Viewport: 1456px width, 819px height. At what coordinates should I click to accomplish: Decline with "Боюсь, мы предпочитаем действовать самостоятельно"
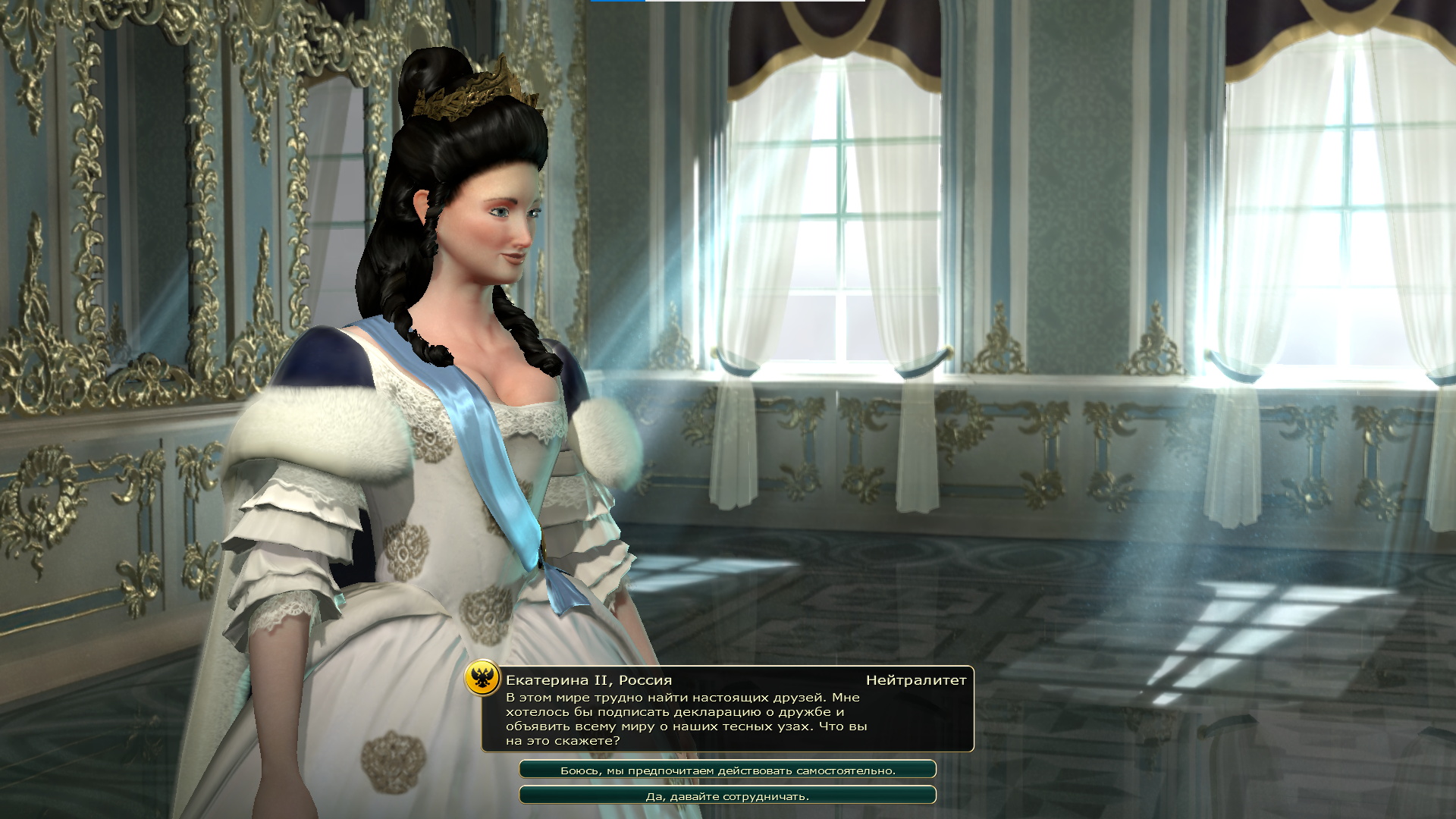pos(727,770)
